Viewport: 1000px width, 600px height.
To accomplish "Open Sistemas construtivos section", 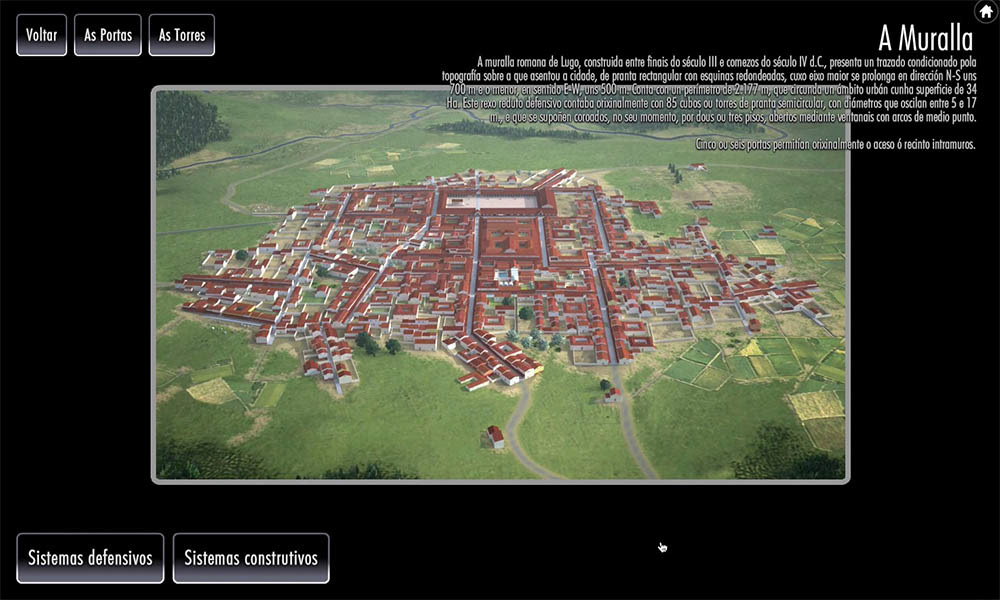I will (x=251, y=558).
